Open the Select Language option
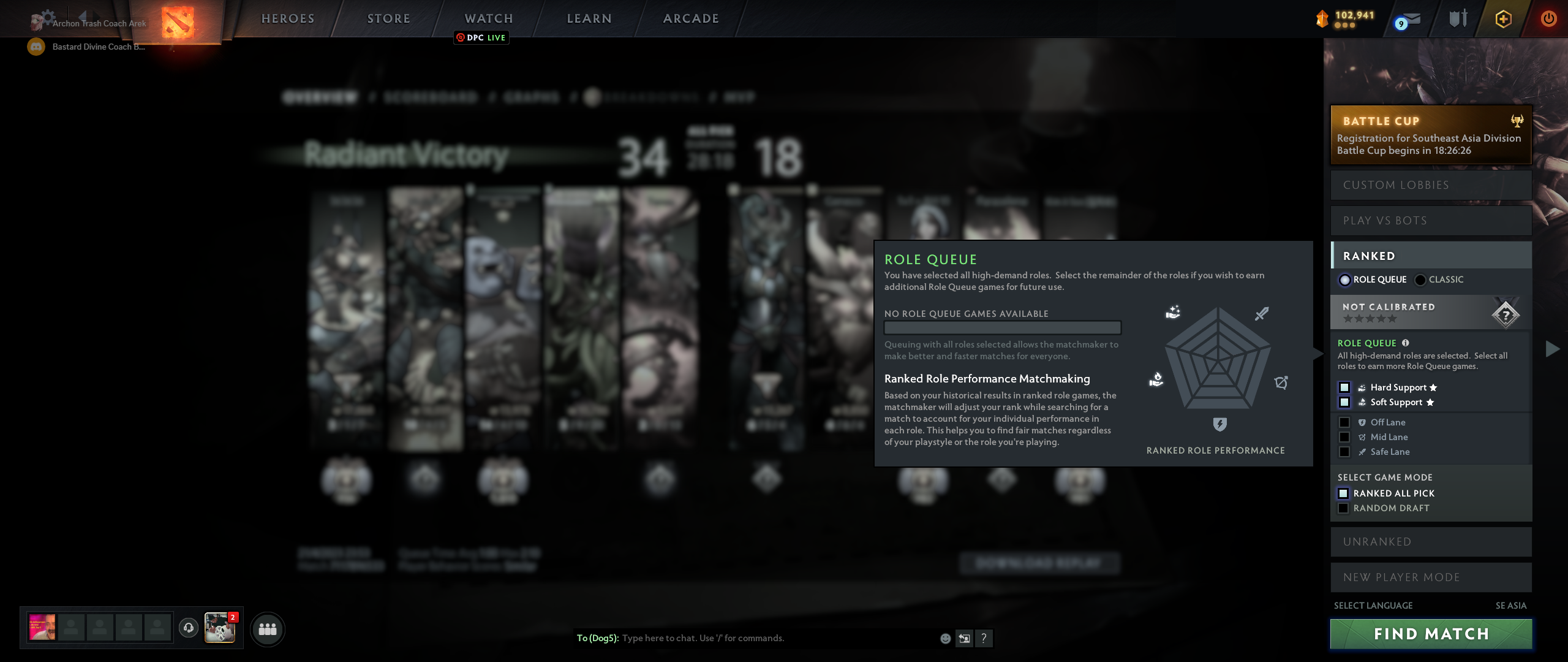 coord(1373,604)
